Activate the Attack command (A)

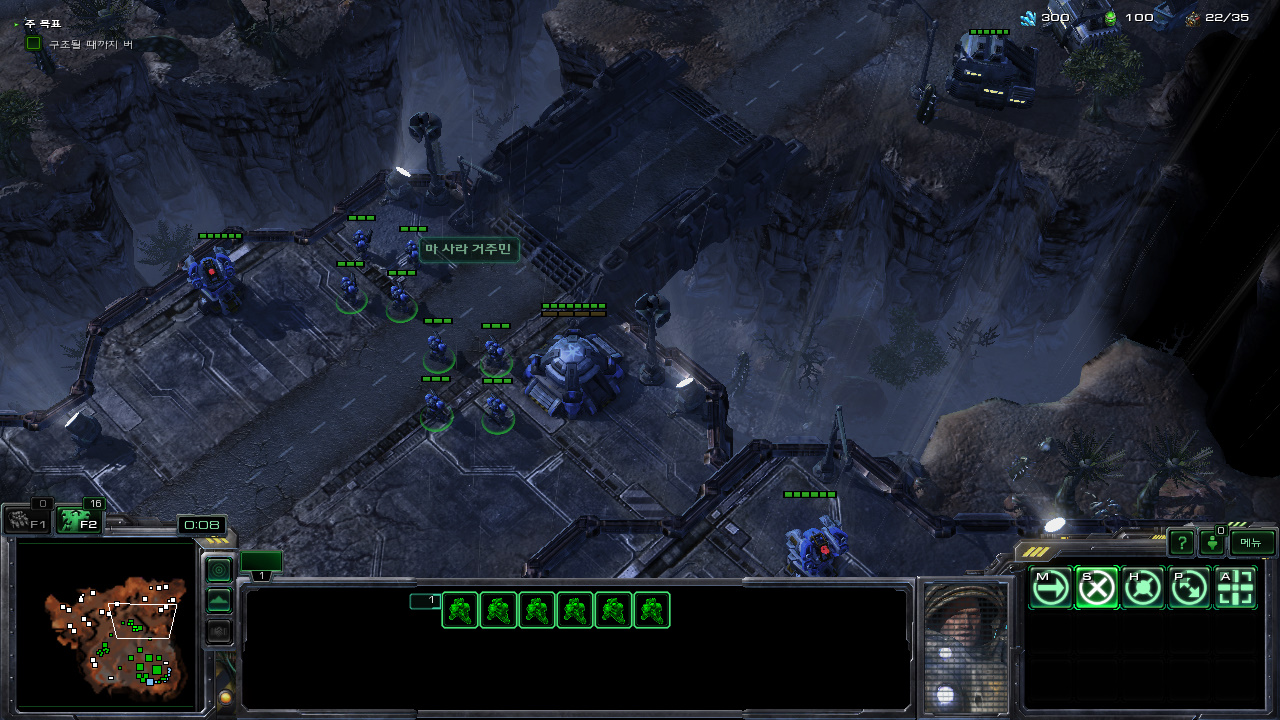[x=1236, y=588]
